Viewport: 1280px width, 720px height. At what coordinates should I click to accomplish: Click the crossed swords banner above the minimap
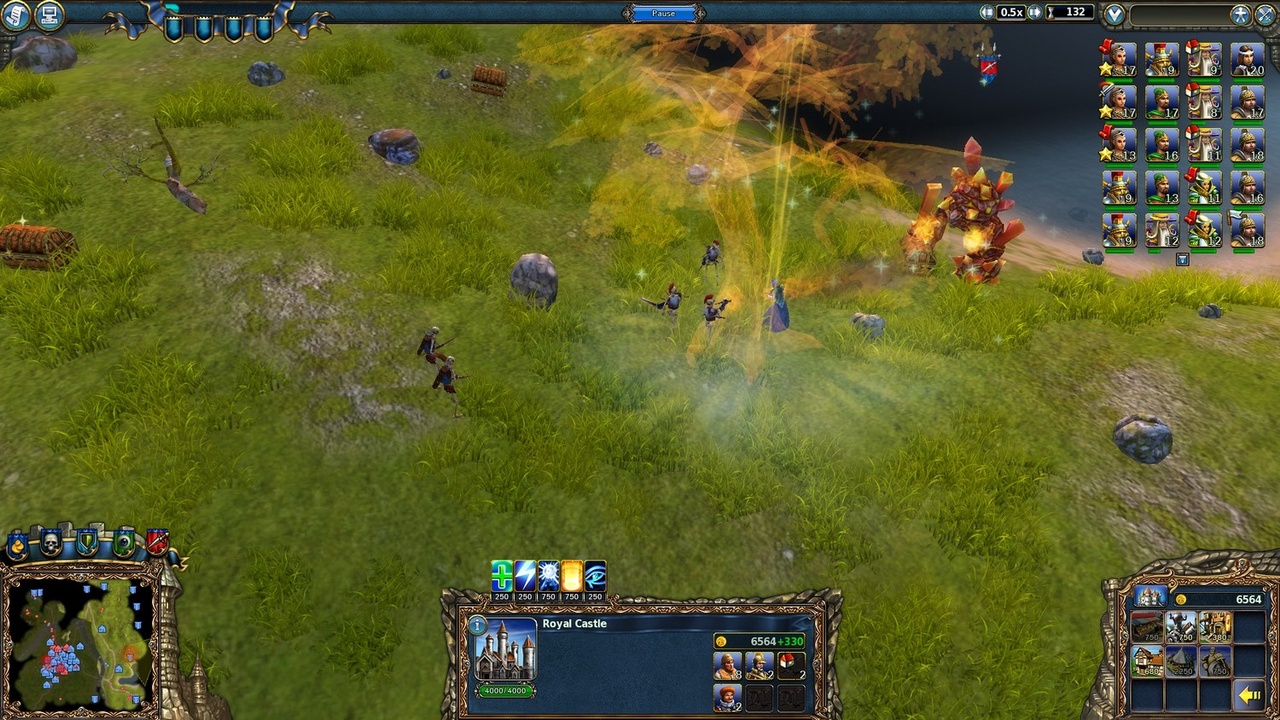pos(158,542)
